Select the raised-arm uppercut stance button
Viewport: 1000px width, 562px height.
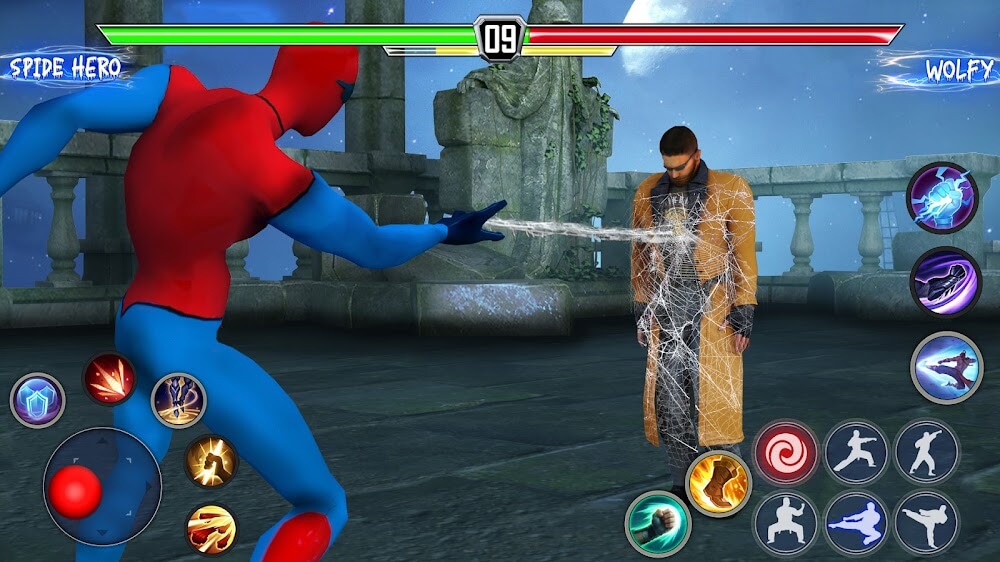point(926,452)
